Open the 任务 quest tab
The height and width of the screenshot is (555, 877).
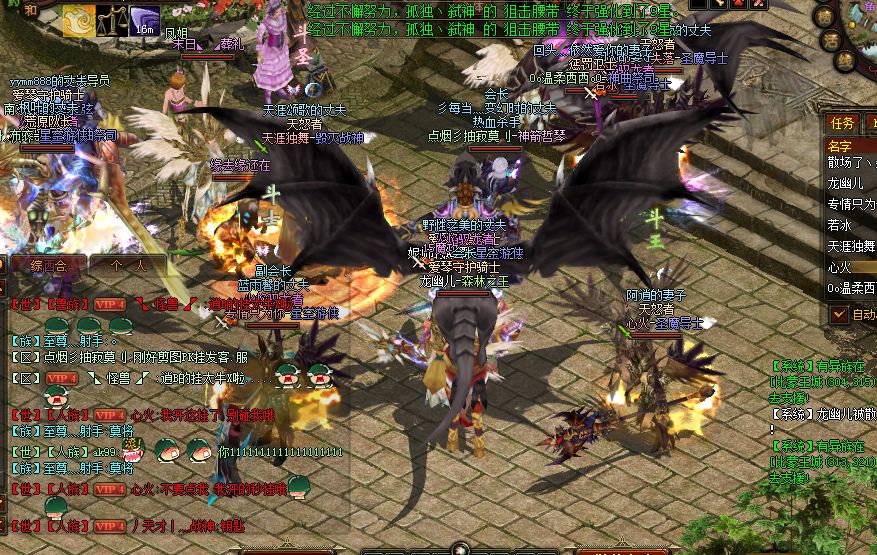tap(843, 123)
